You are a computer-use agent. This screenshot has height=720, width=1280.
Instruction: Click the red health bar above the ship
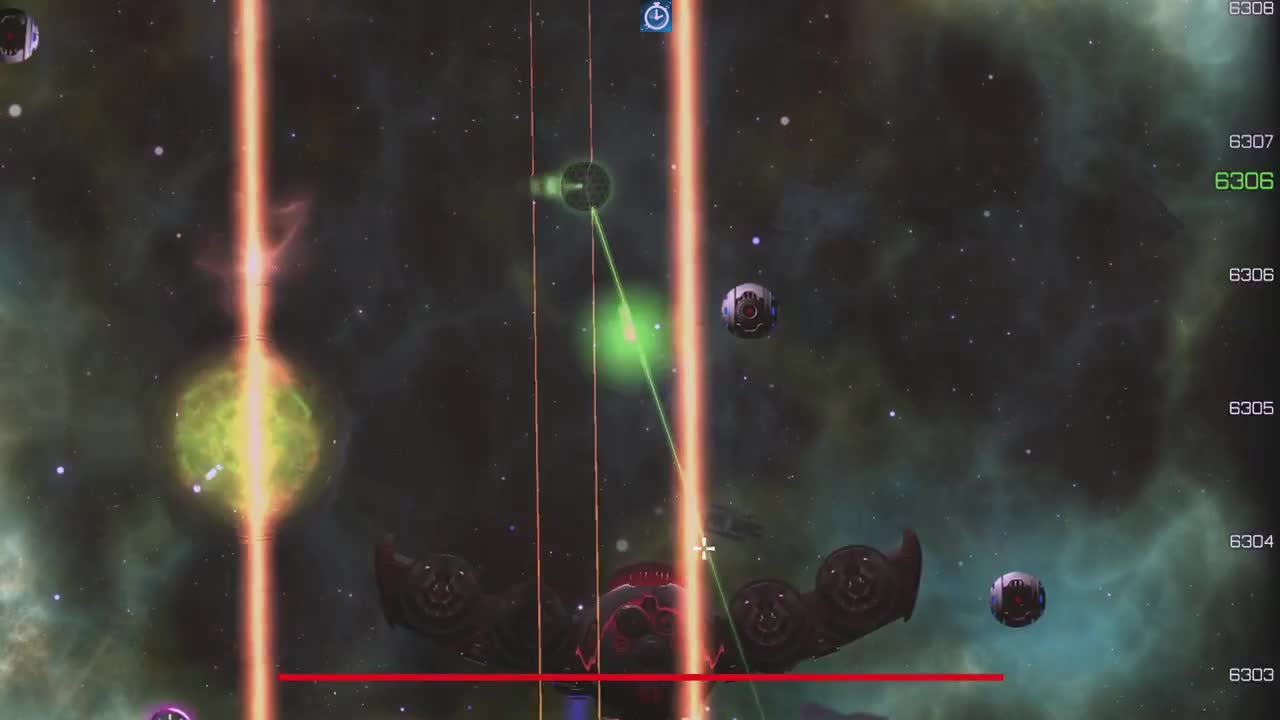tap(640, 677)
